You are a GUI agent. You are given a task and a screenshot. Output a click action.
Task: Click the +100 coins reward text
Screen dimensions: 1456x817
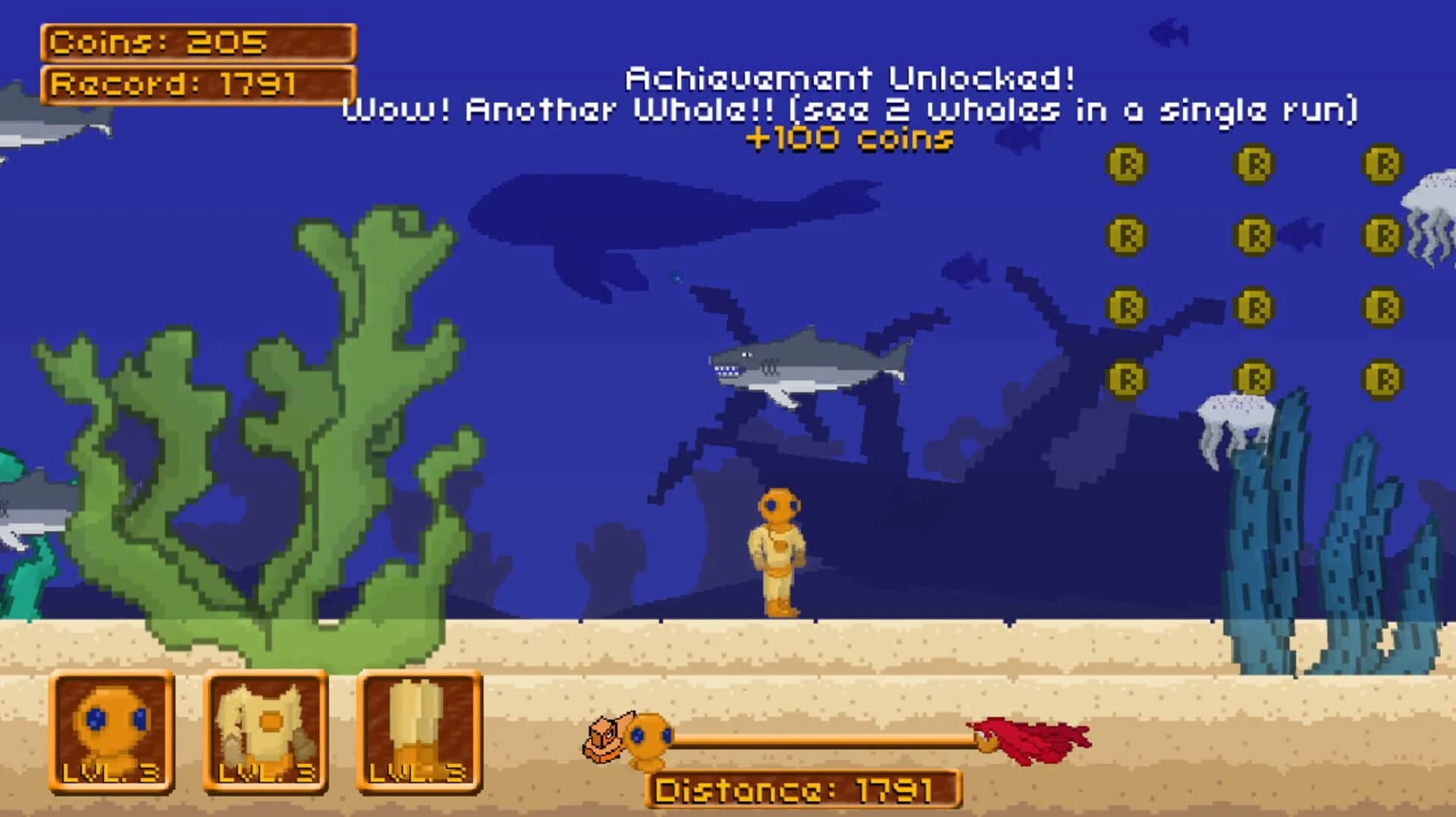point(848,138)
